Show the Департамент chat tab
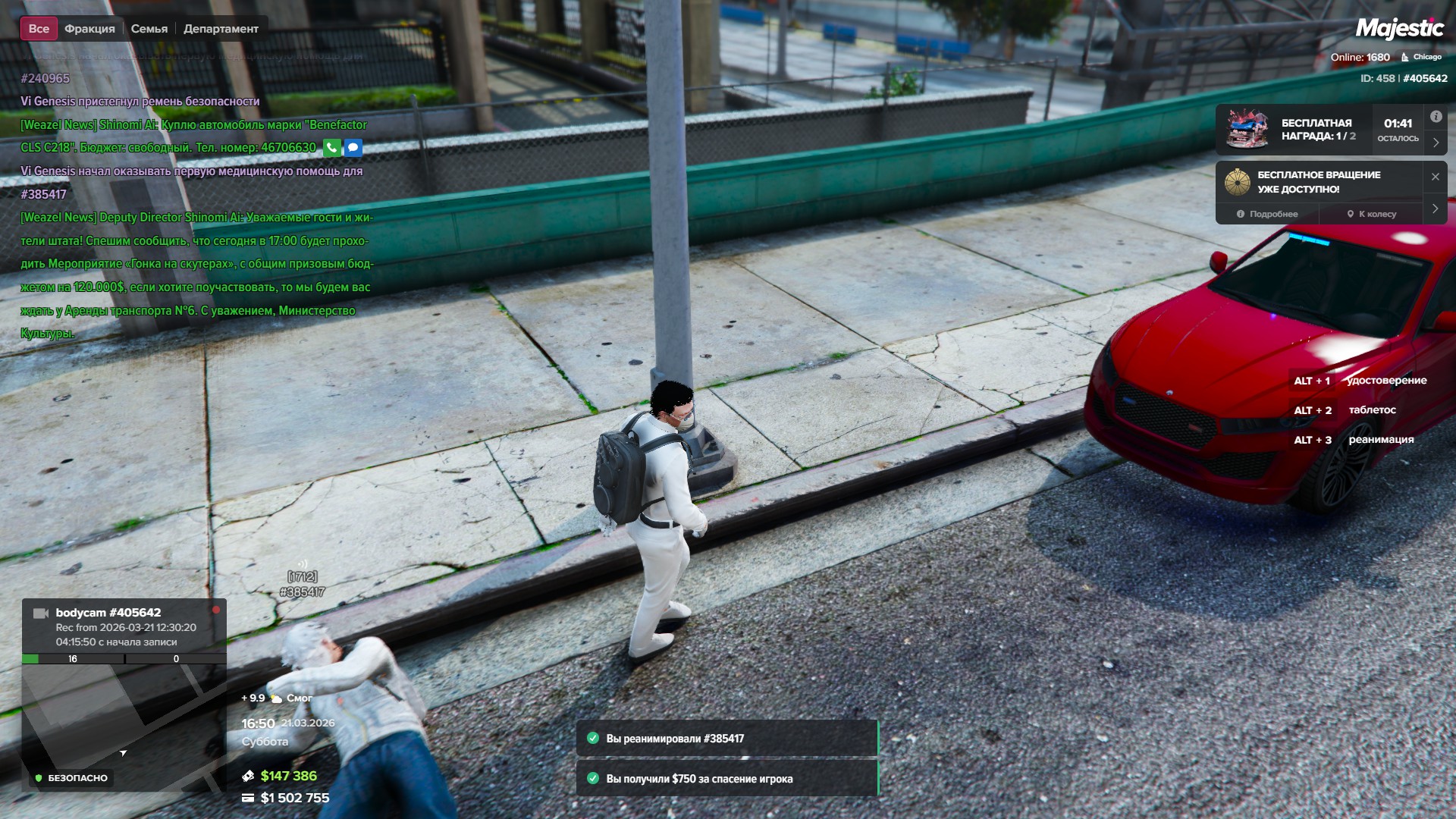 pos(221,29)
